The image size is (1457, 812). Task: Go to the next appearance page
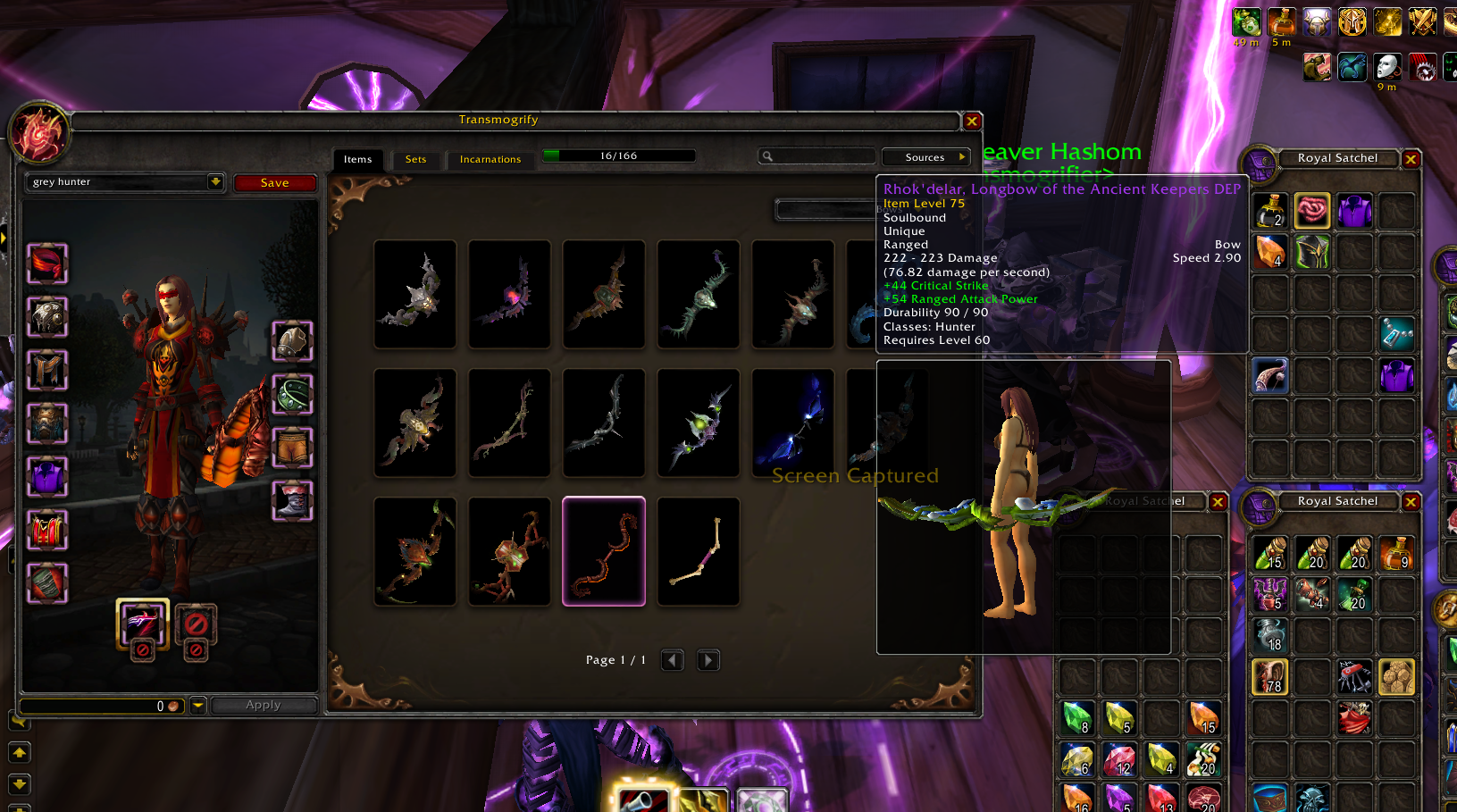tap(708, 660)
